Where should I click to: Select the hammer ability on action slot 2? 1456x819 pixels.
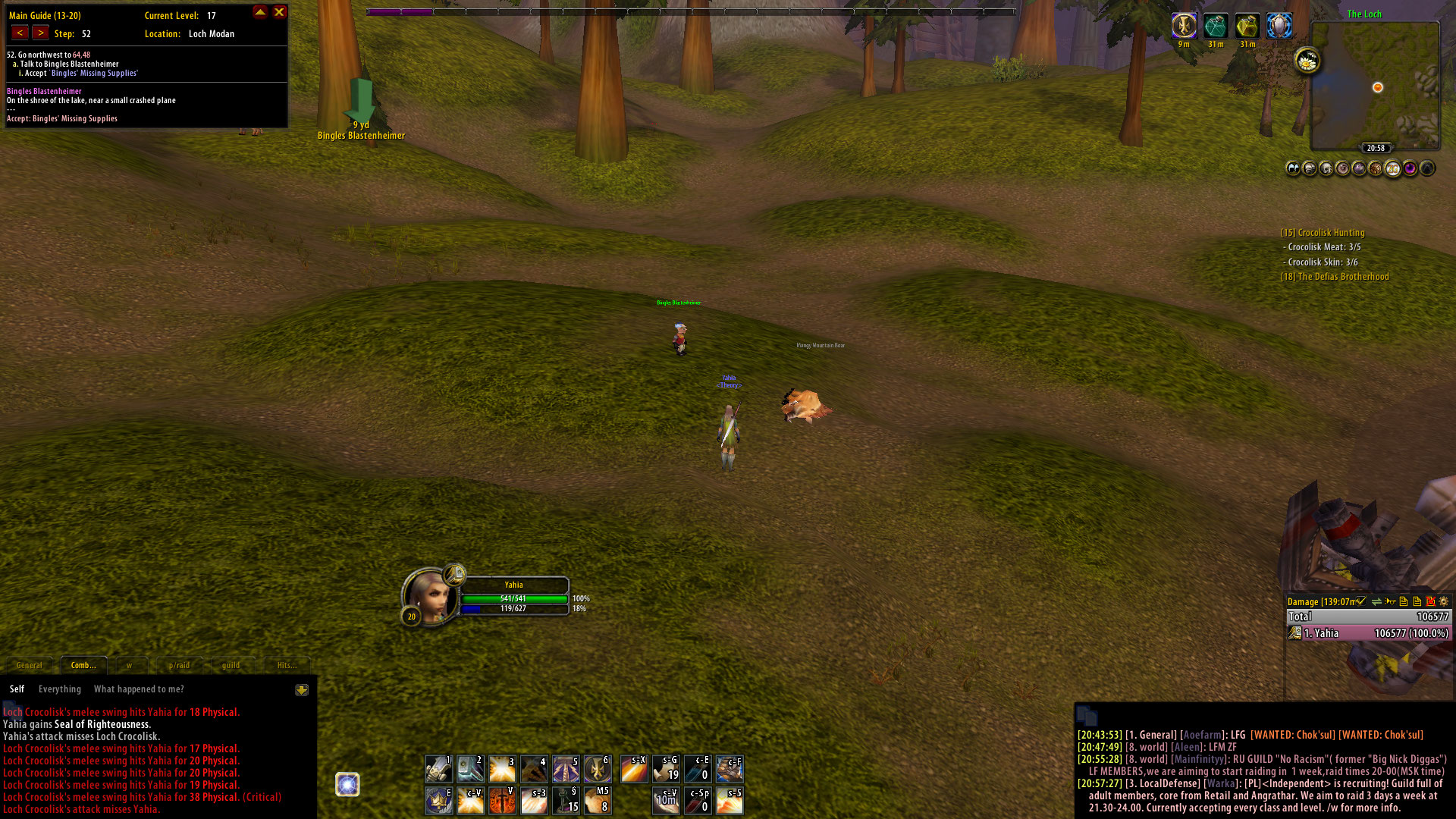pos(470,769)
